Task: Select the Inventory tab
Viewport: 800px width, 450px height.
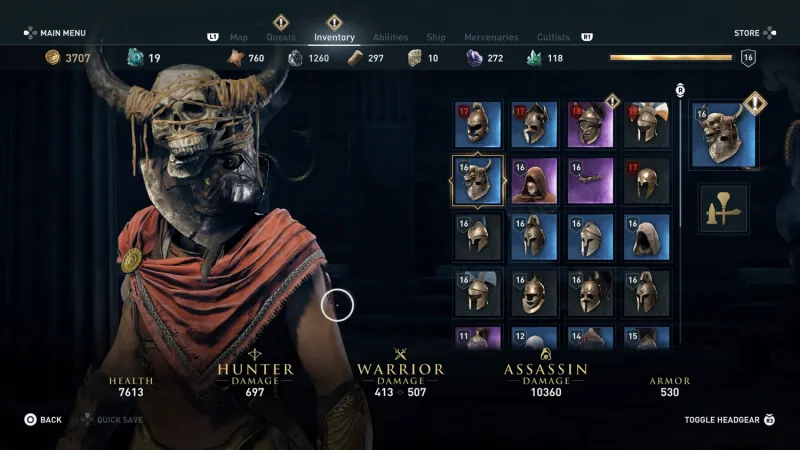Action: click(334, 37)
